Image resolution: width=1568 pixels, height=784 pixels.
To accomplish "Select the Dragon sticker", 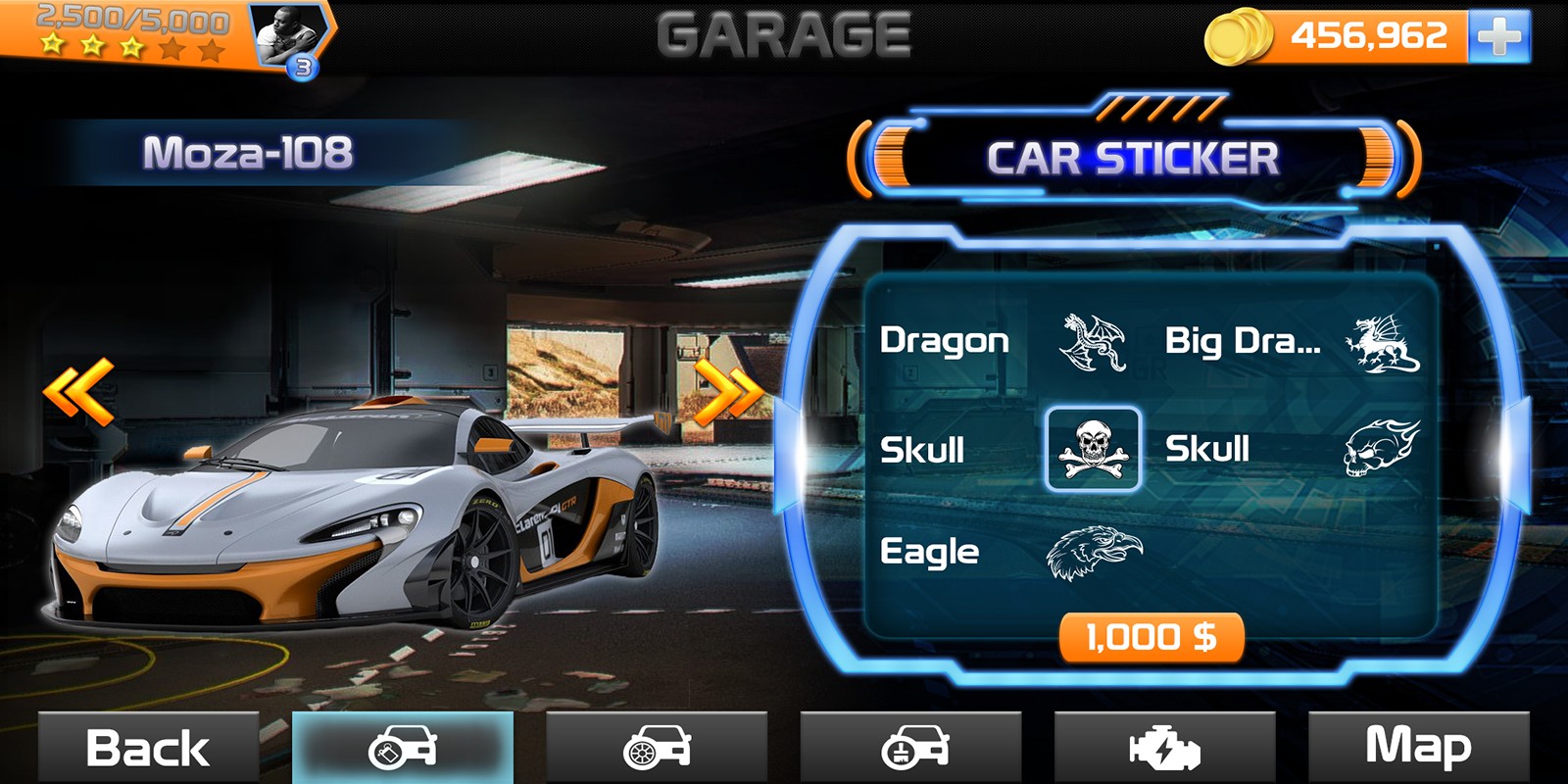I will click(x=1093, y=342).
